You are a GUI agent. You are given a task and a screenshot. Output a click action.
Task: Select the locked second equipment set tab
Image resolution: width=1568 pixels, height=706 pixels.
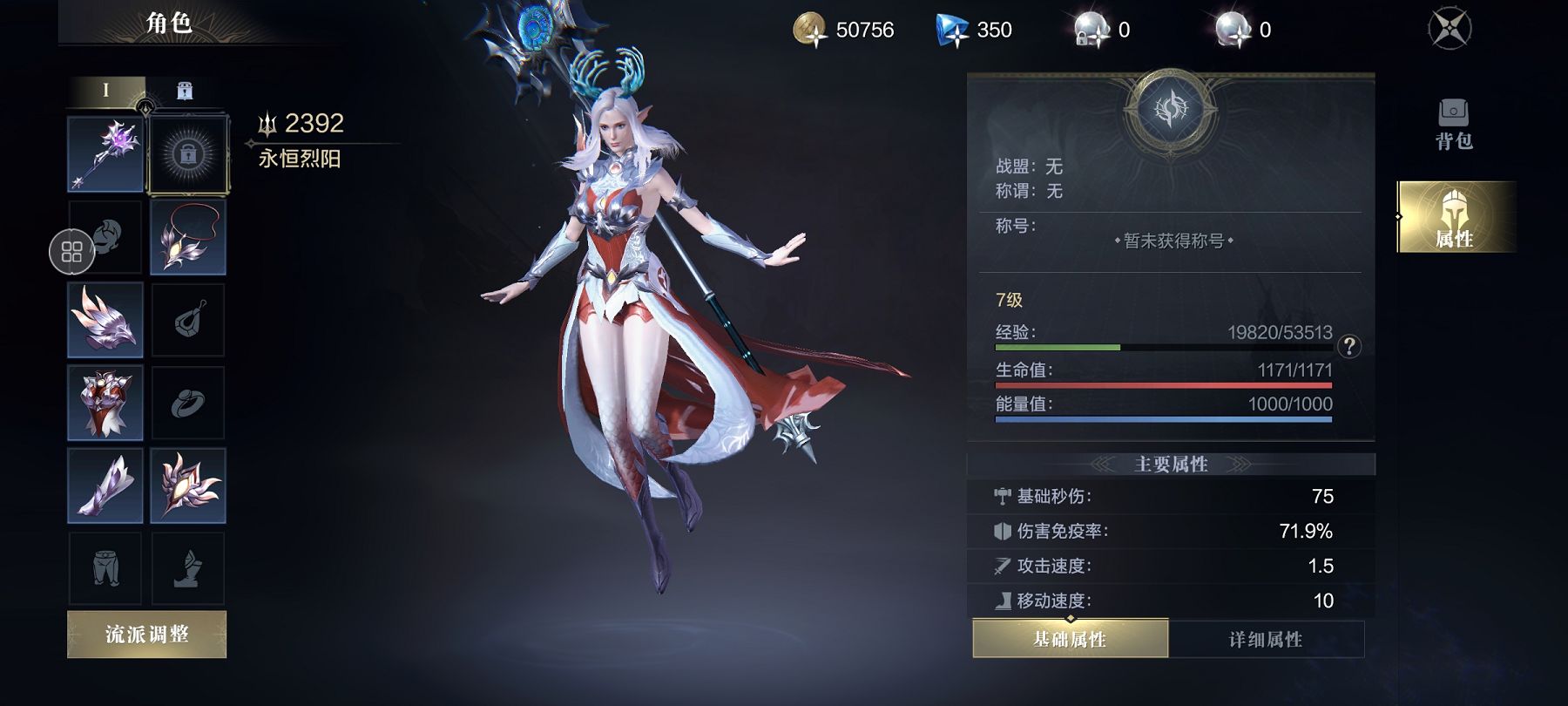(185, 91)
